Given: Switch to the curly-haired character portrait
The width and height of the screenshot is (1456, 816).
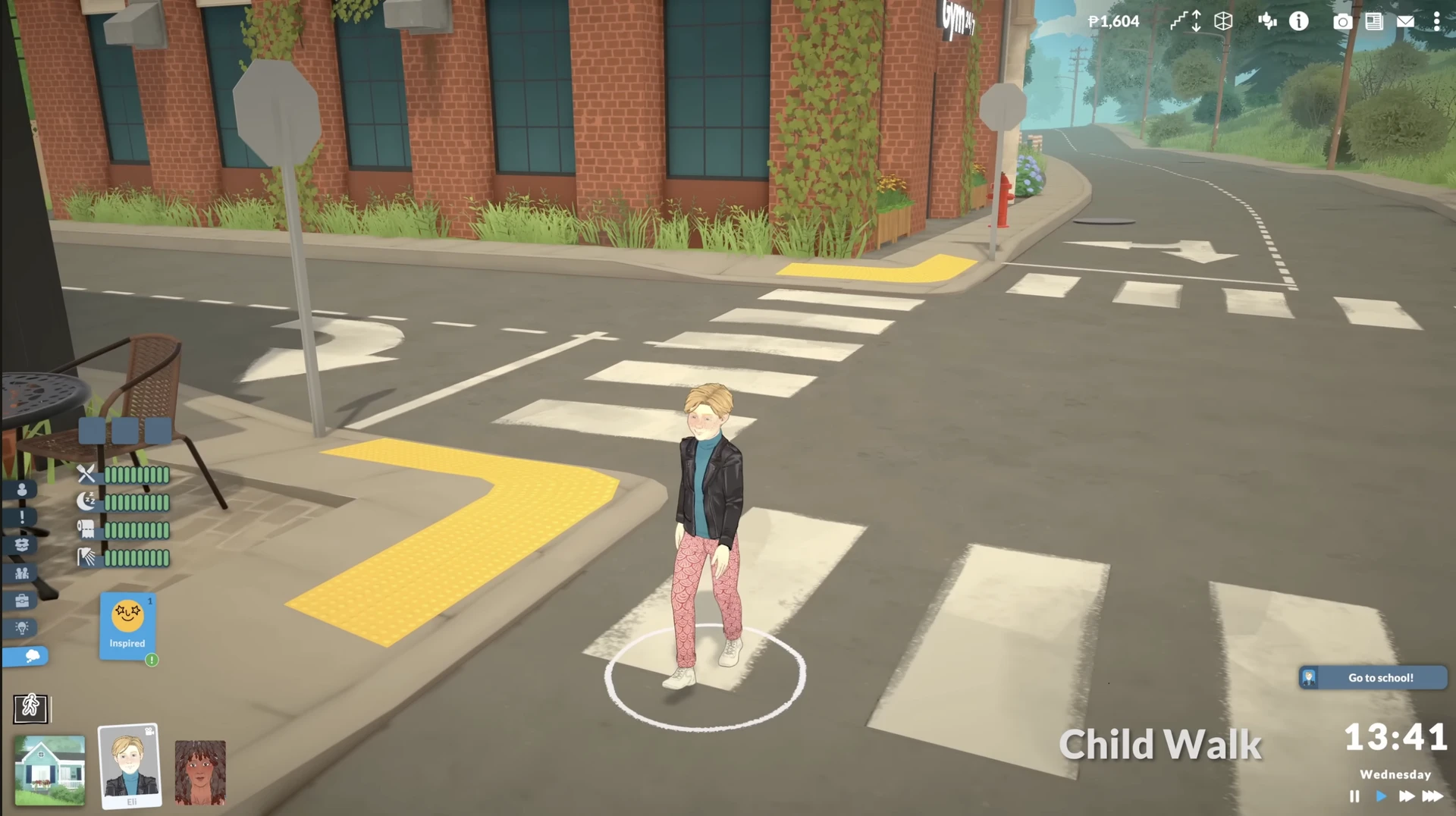Looking at the screenshot, I should tap(200, 772).
